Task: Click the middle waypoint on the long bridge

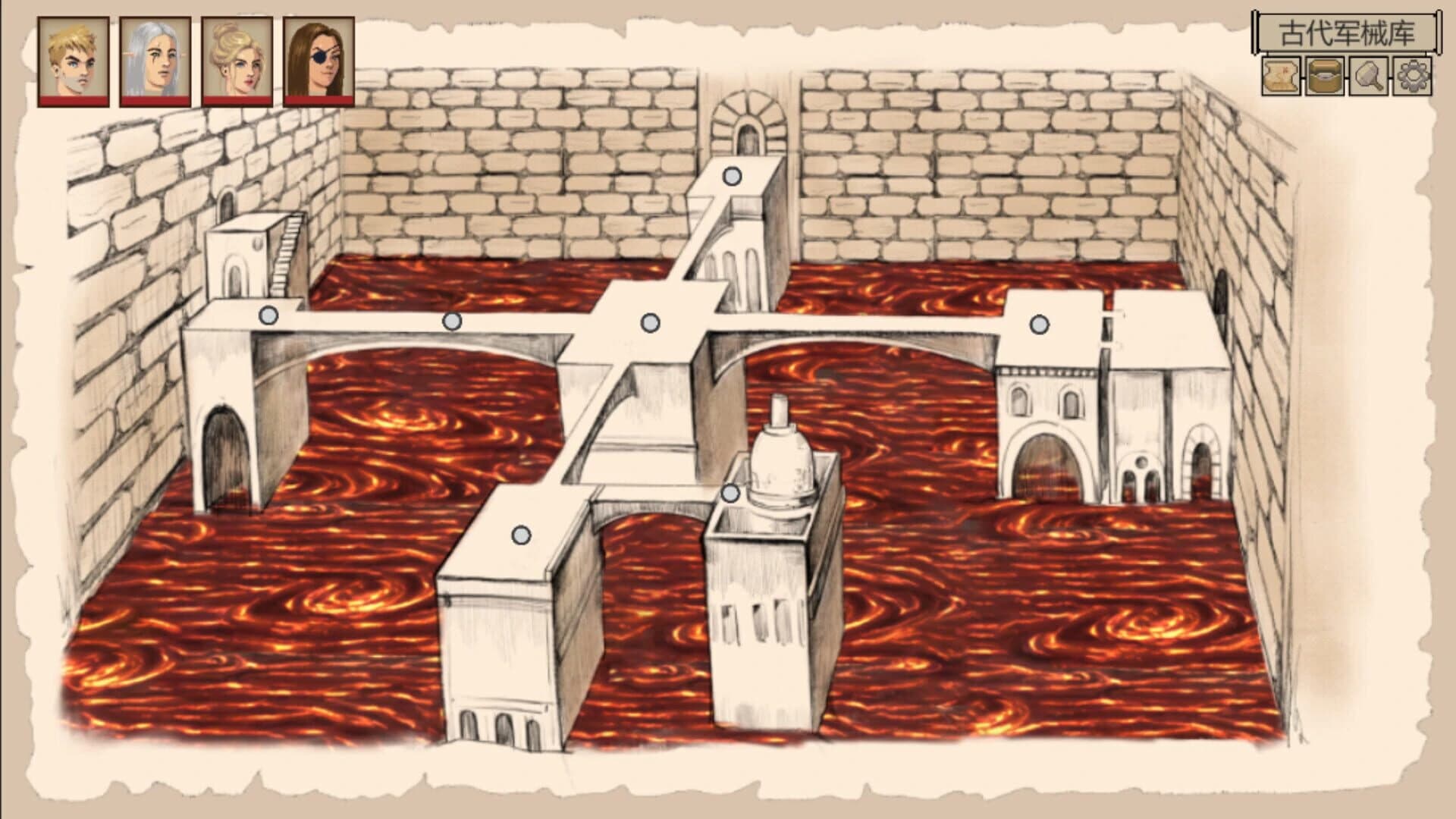Action: (x=453, y=322)
